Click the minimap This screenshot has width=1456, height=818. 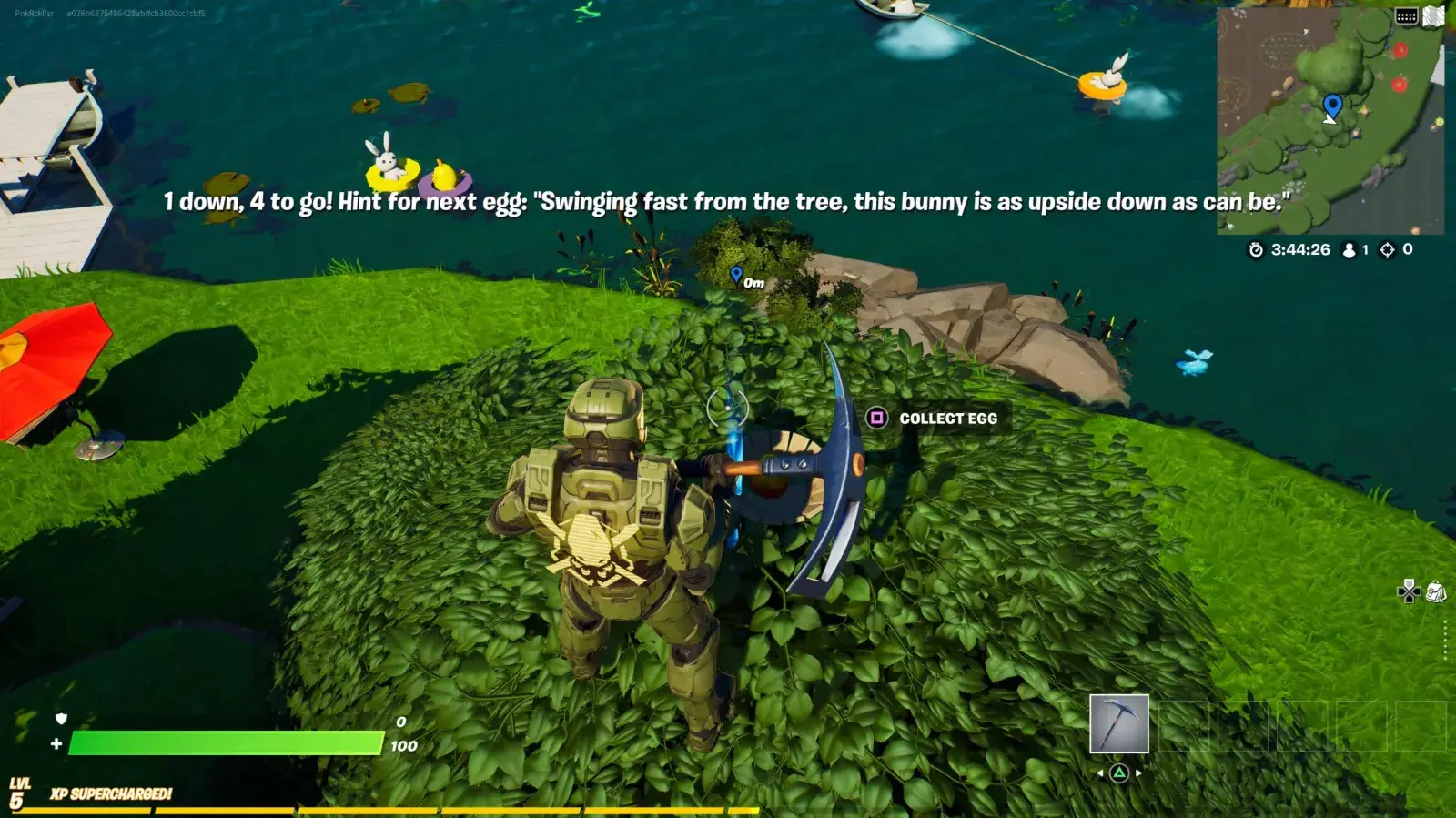coord(1329,123)
